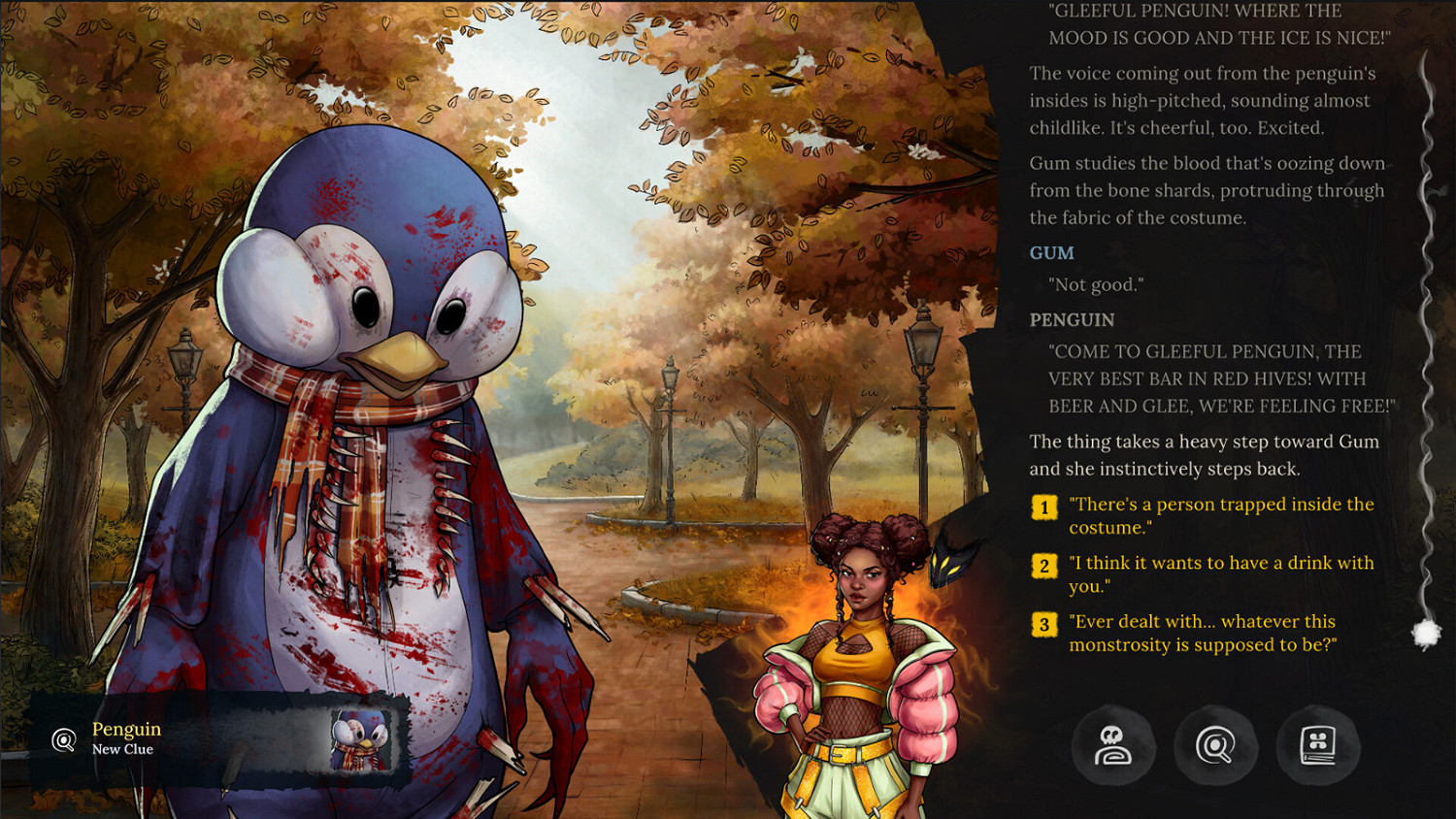Screen dimensions: 1456x819
Task: Choose 'There's a person trapped inside the costume.'
Action: [1219, 515]
